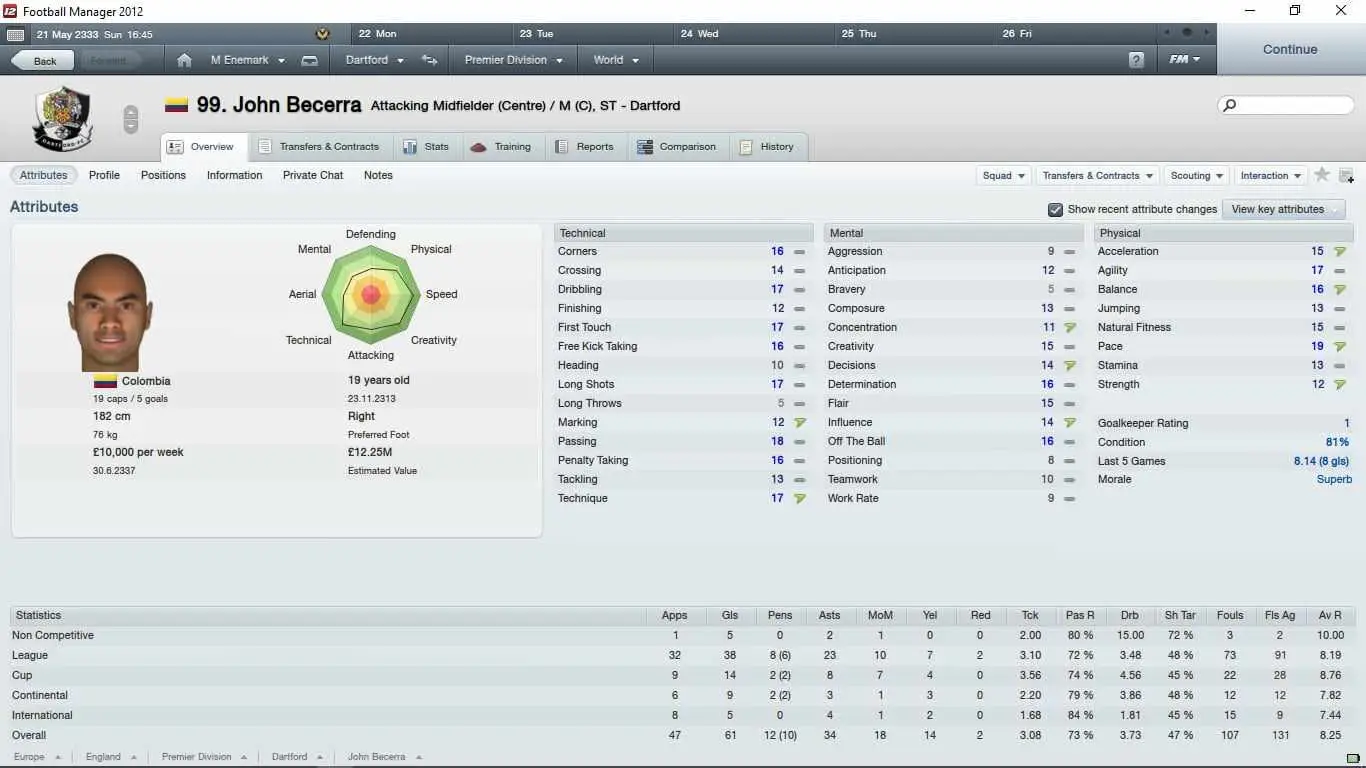Add player to shortlist via star icon
This screenshot has width=1366, height=768.
[x=1322, y=175]
